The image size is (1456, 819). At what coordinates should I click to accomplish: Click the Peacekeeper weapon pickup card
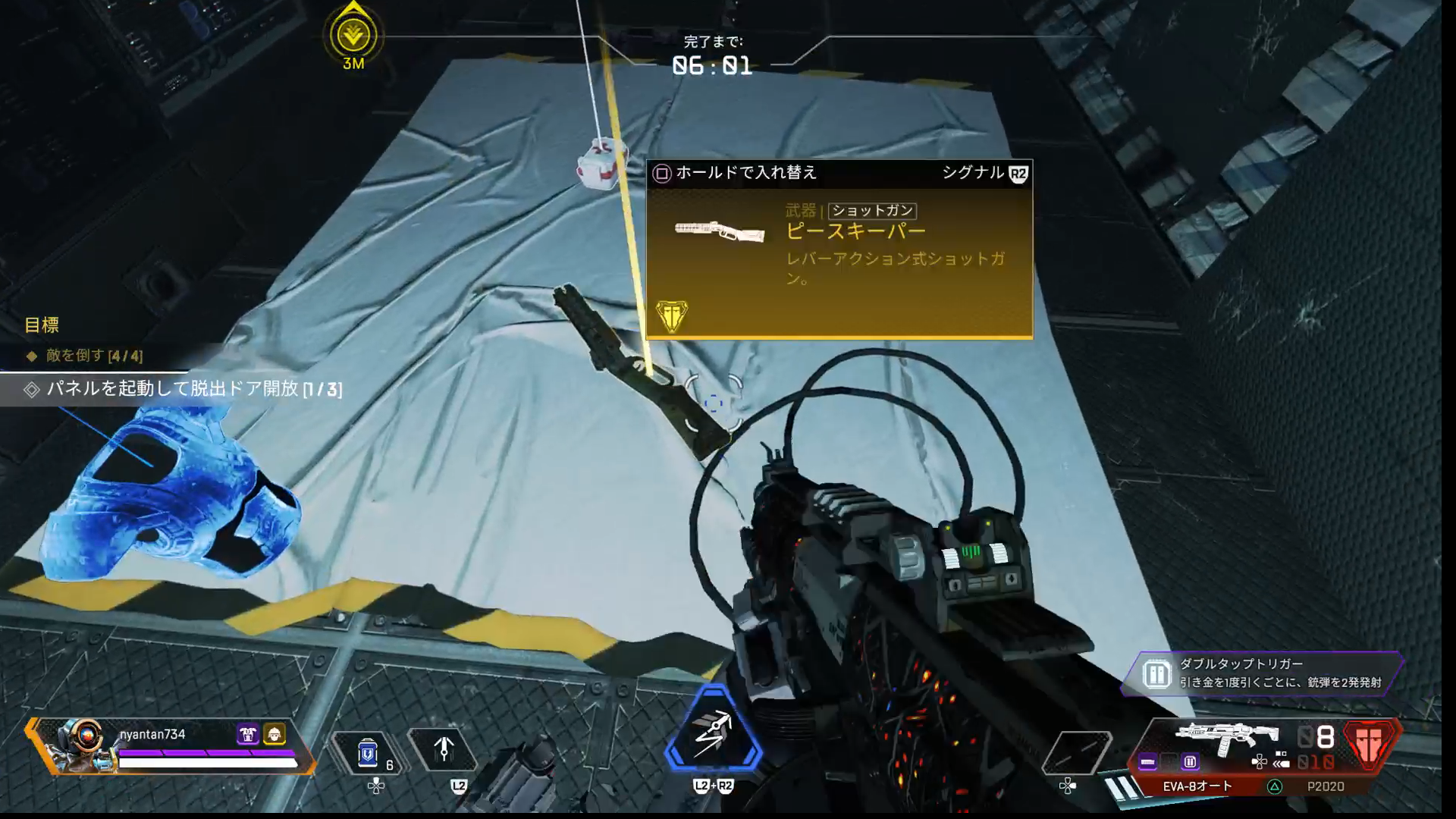click(x=839, y=250)
